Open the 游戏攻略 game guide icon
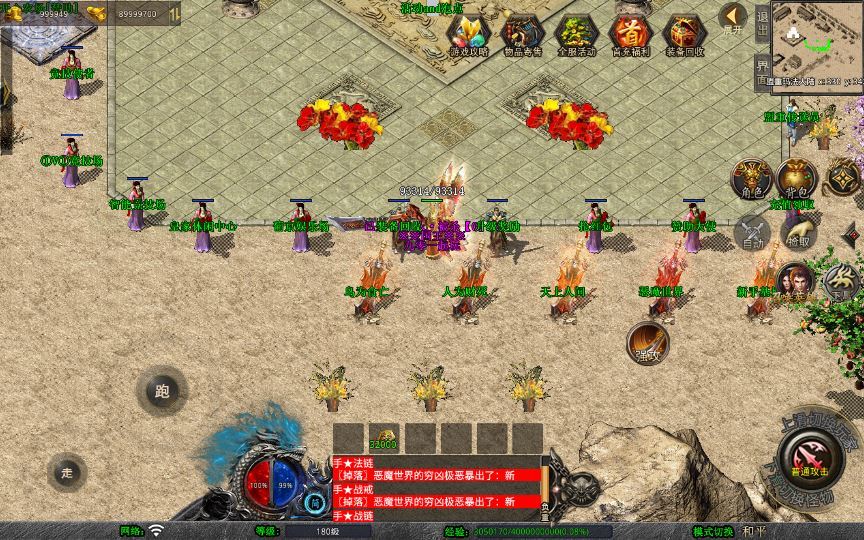Screen dimensions: 864x540 coord(468,34)
